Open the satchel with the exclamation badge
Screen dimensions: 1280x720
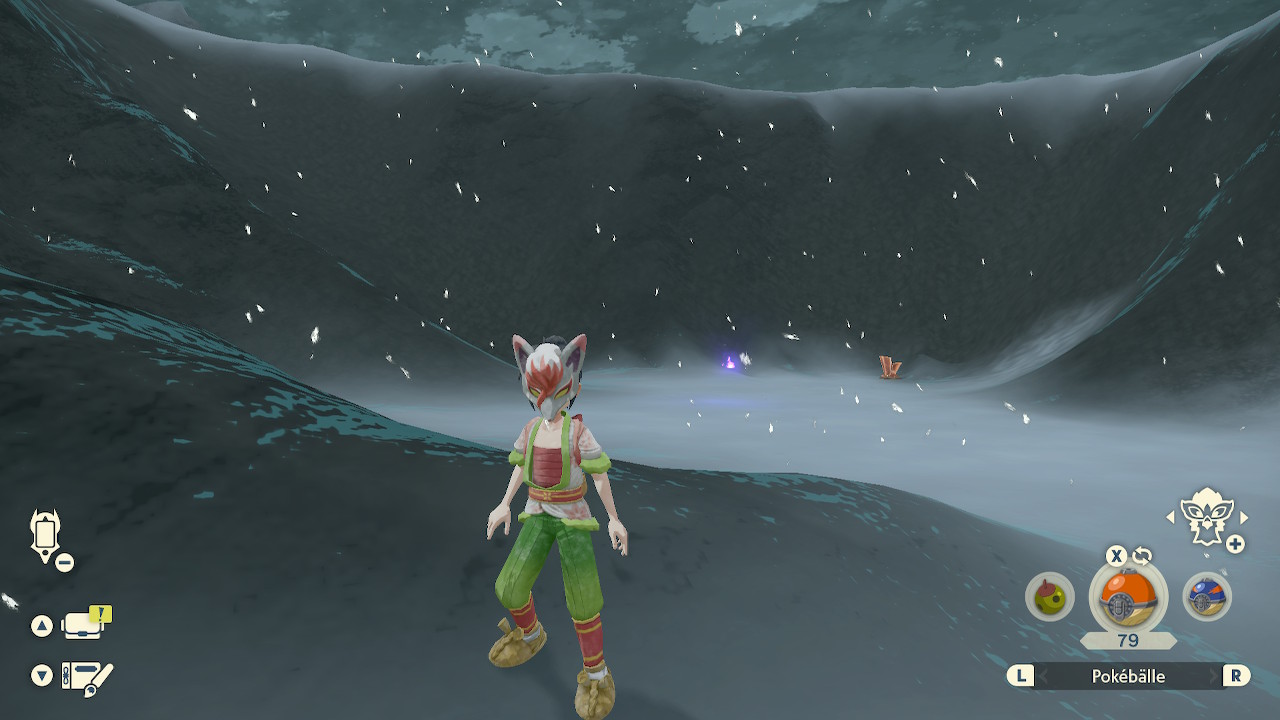(85, 625)
